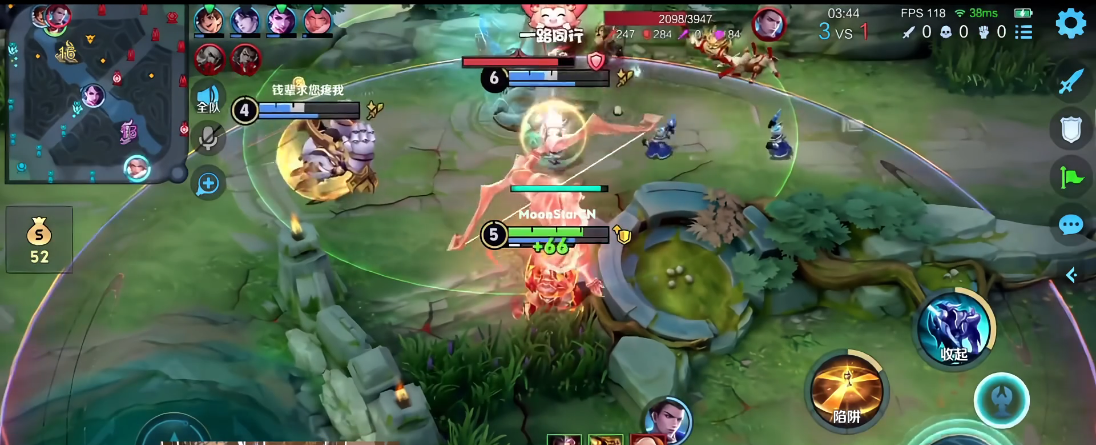Tap the minimap
Image resolution: width=1096 pixels, height=445 pixels.
pyautogui.click(x=95, y=95)
